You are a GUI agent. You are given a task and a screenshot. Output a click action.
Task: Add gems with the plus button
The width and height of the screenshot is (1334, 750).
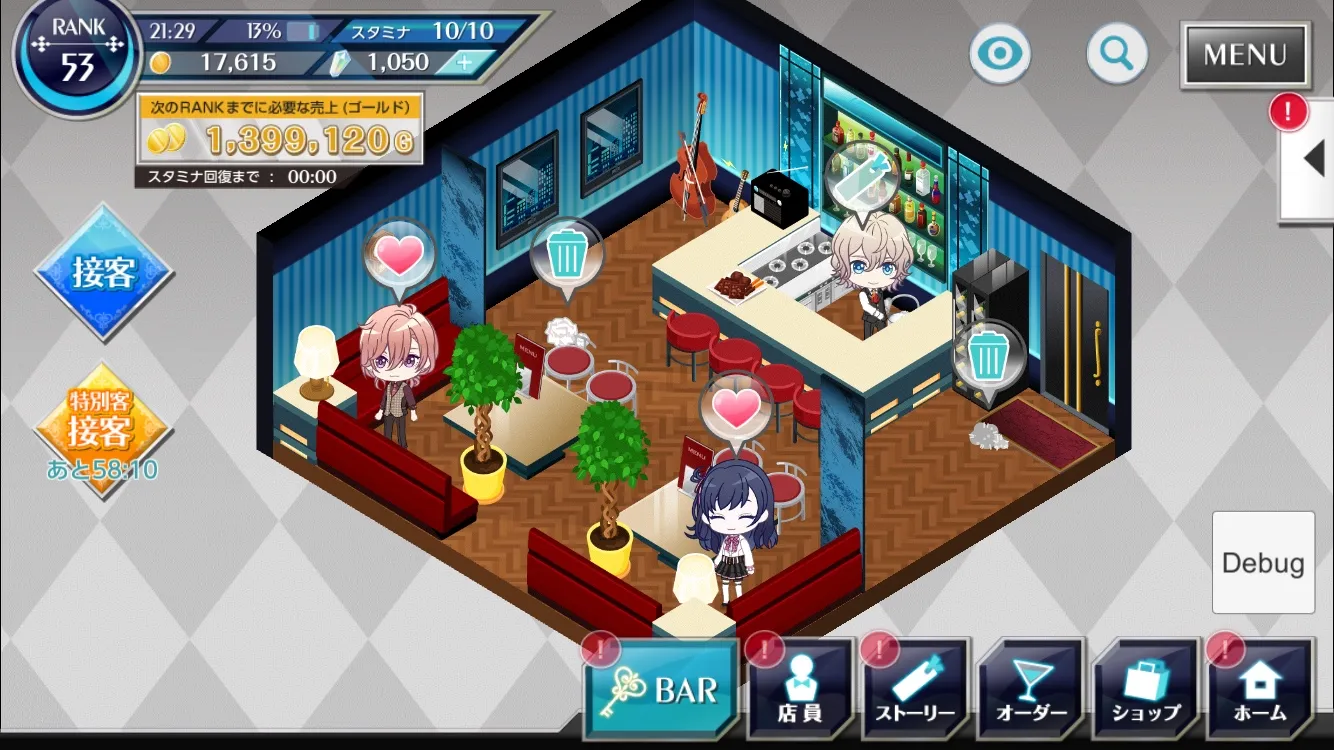click(464, 62)
